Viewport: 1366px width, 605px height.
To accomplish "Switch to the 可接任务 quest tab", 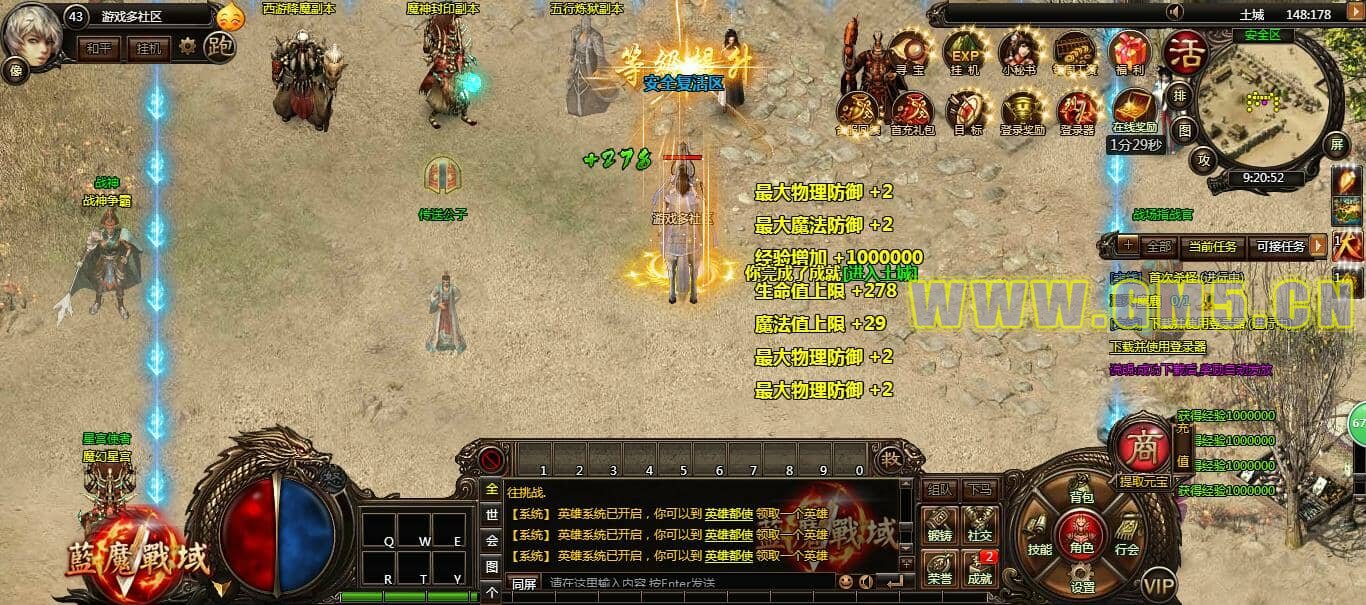I will (x=1280, y=246).
